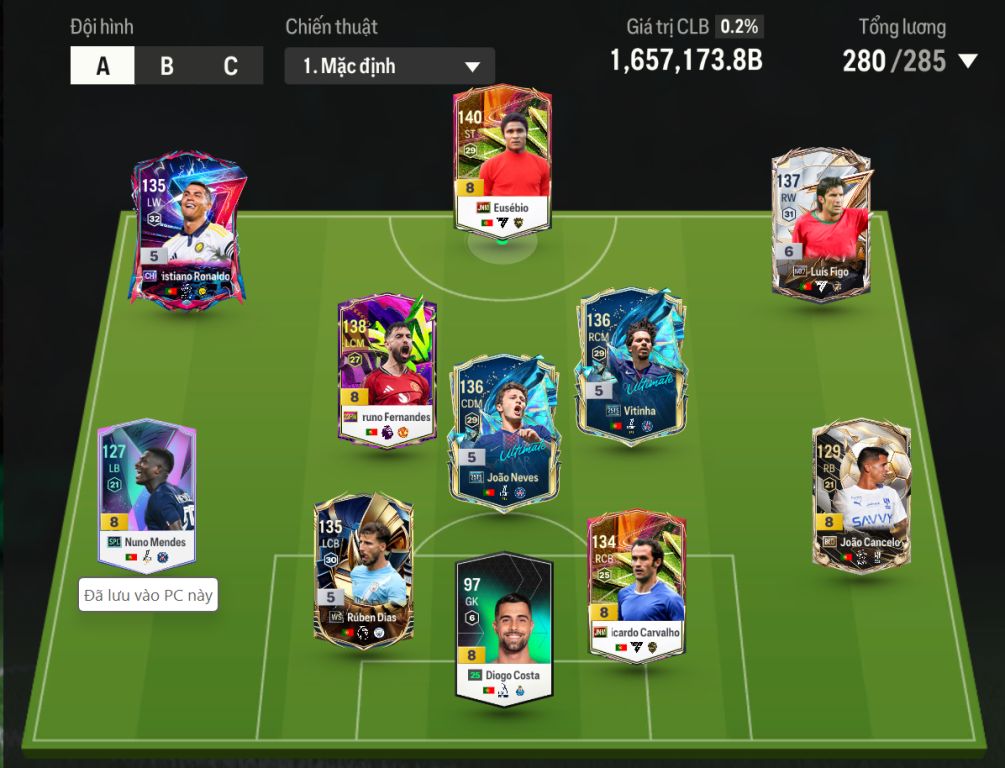Switch to squad tab C

coord(231,66)
